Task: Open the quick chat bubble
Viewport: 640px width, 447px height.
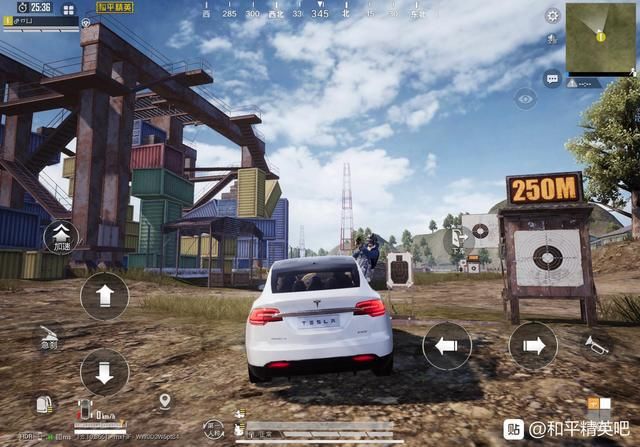Action: [x=552, y=78]
